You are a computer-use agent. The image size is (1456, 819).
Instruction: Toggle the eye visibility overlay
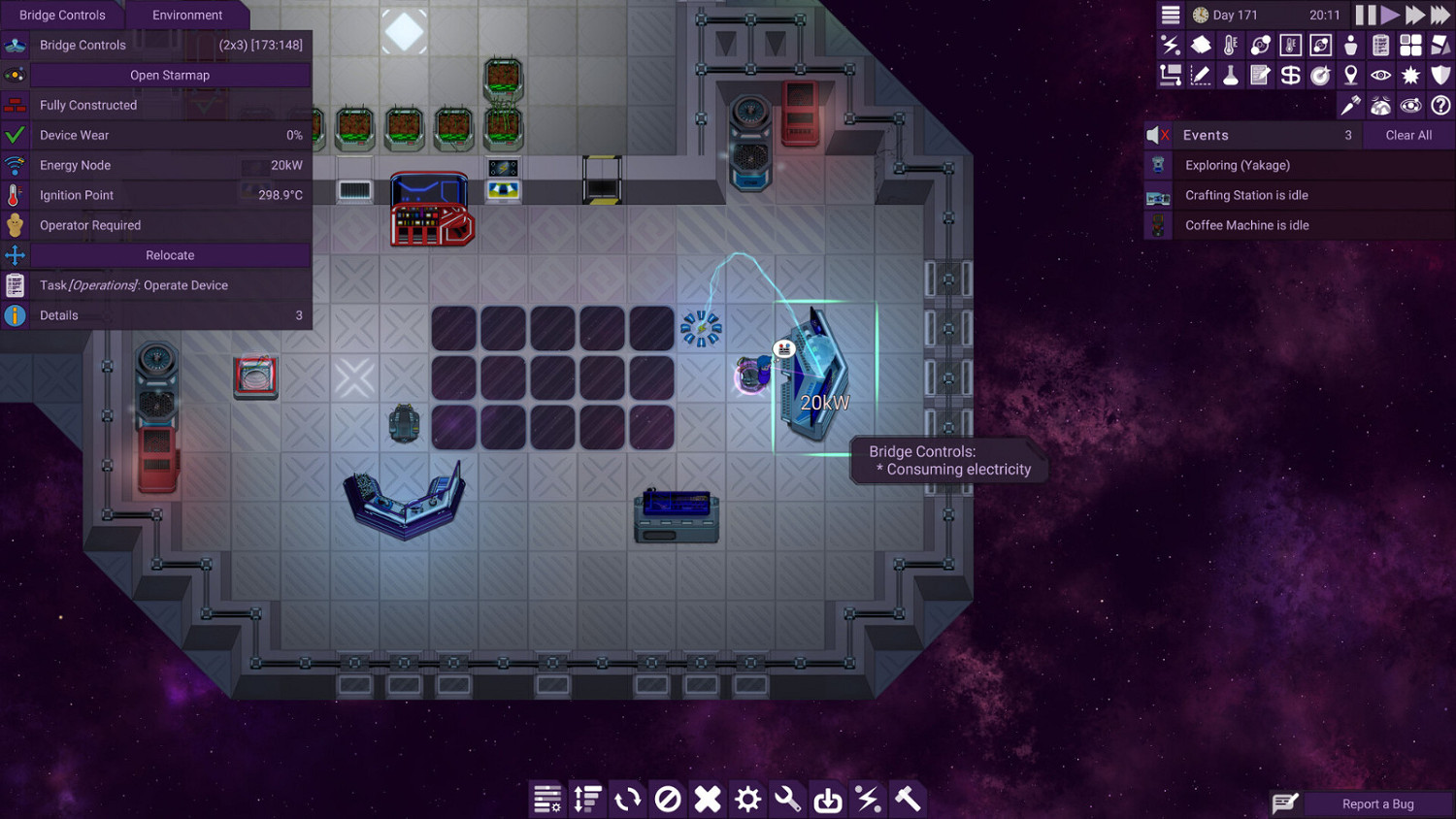click(1381, 75)
